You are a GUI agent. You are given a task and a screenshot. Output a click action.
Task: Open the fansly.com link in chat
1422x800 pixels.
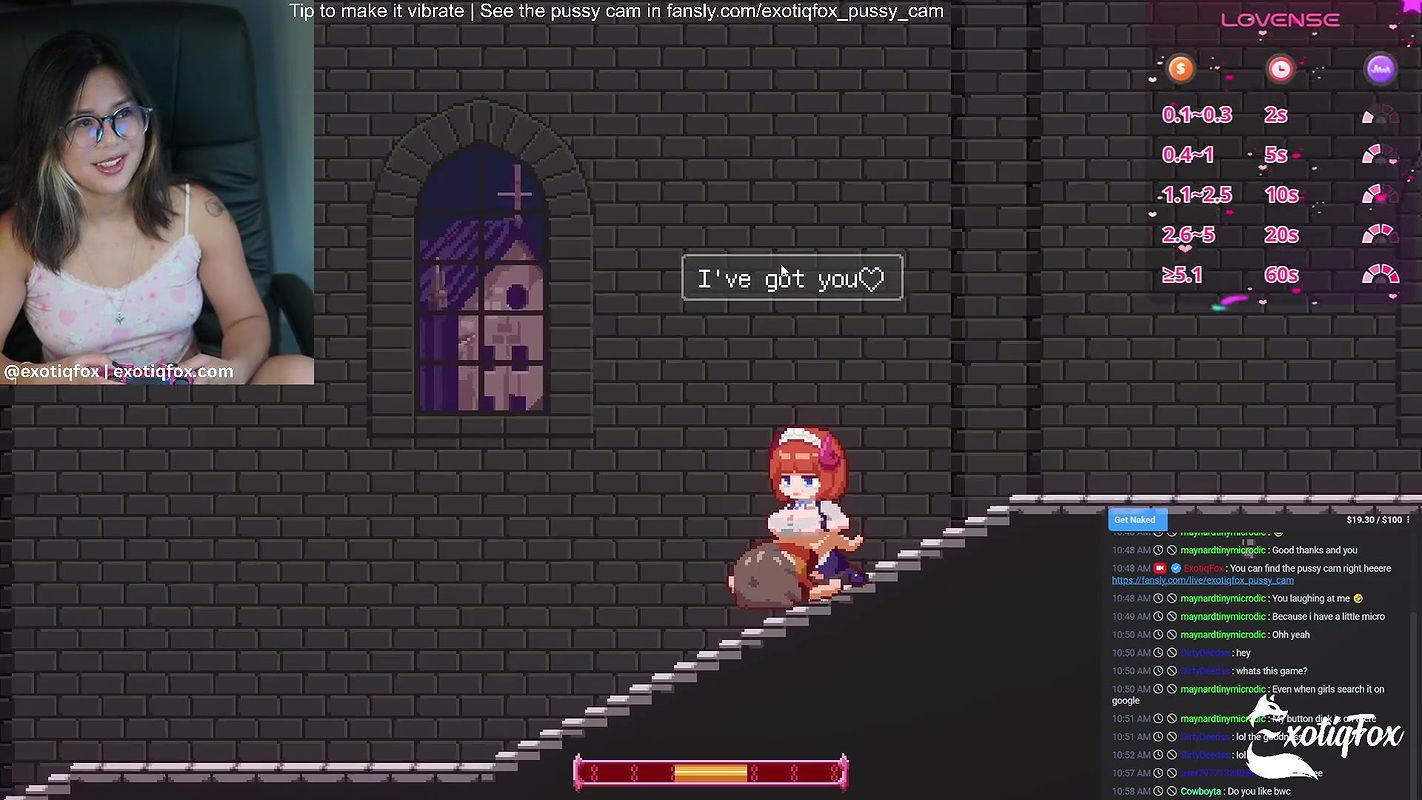(1202, 580)
